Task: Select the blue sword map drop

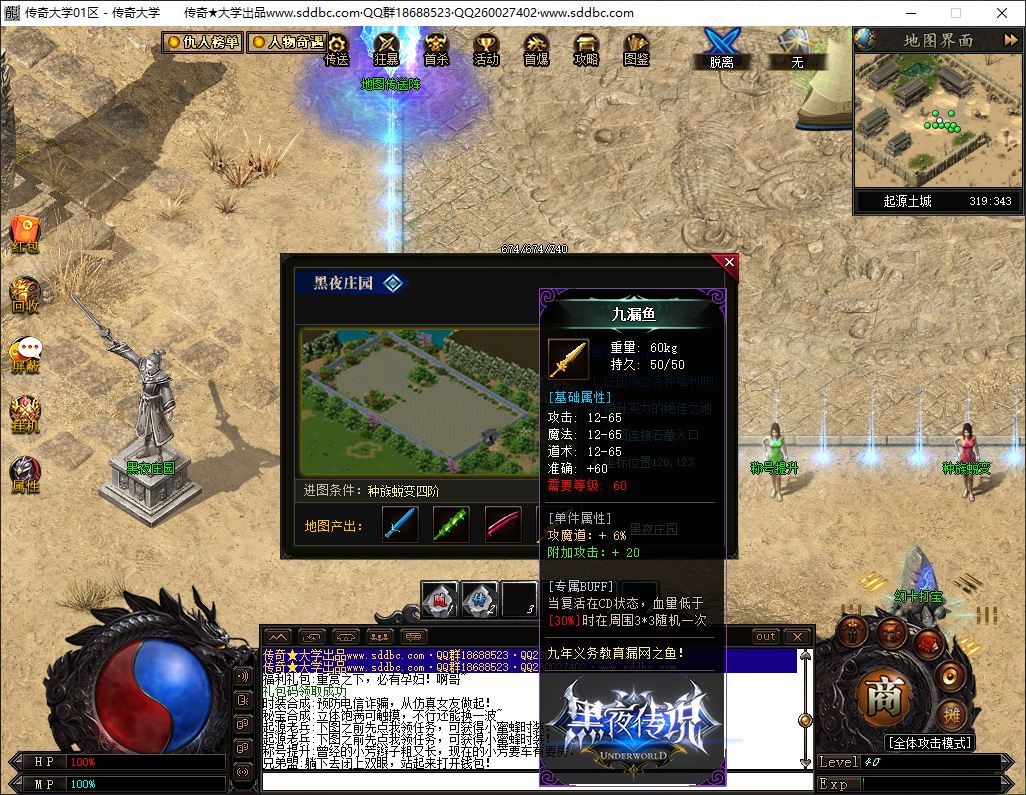Action: point(400,524)
